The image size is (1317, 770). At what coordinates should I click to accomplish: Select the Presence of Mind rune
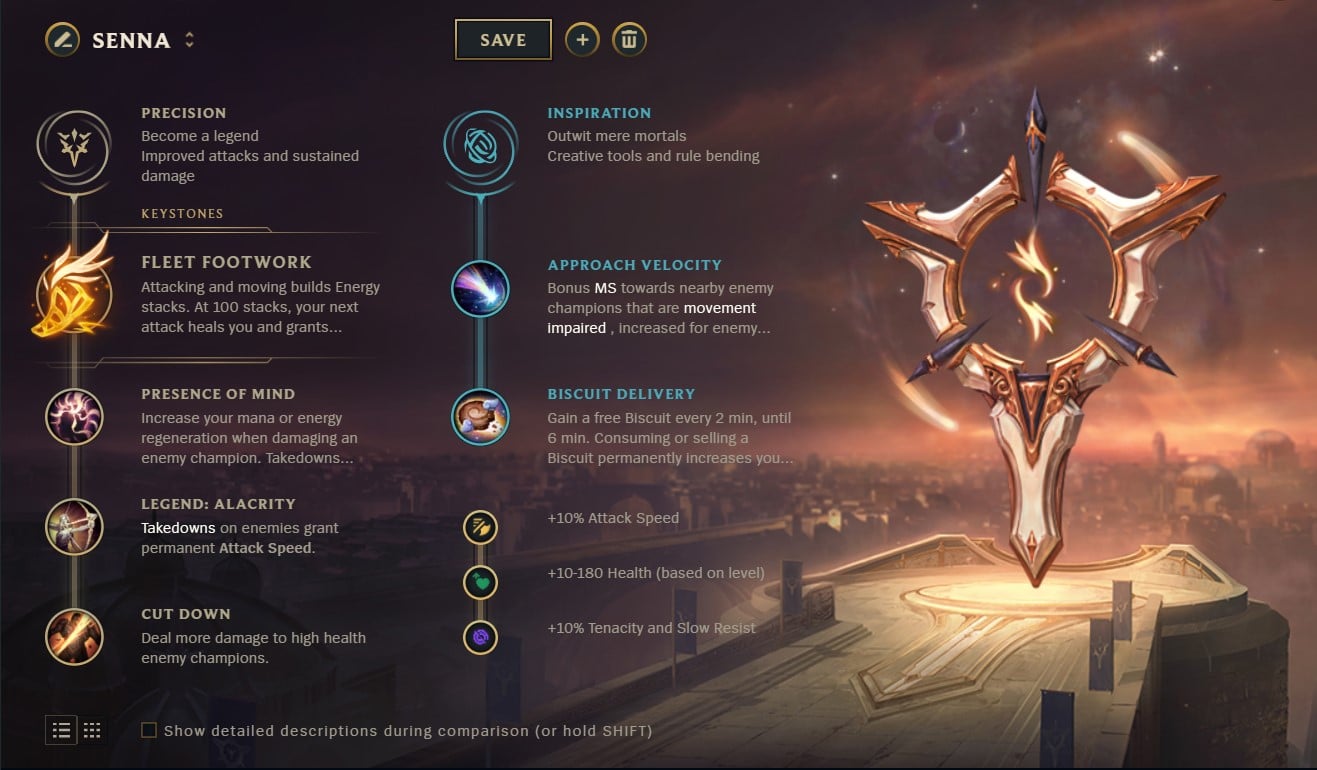point(73,417)
